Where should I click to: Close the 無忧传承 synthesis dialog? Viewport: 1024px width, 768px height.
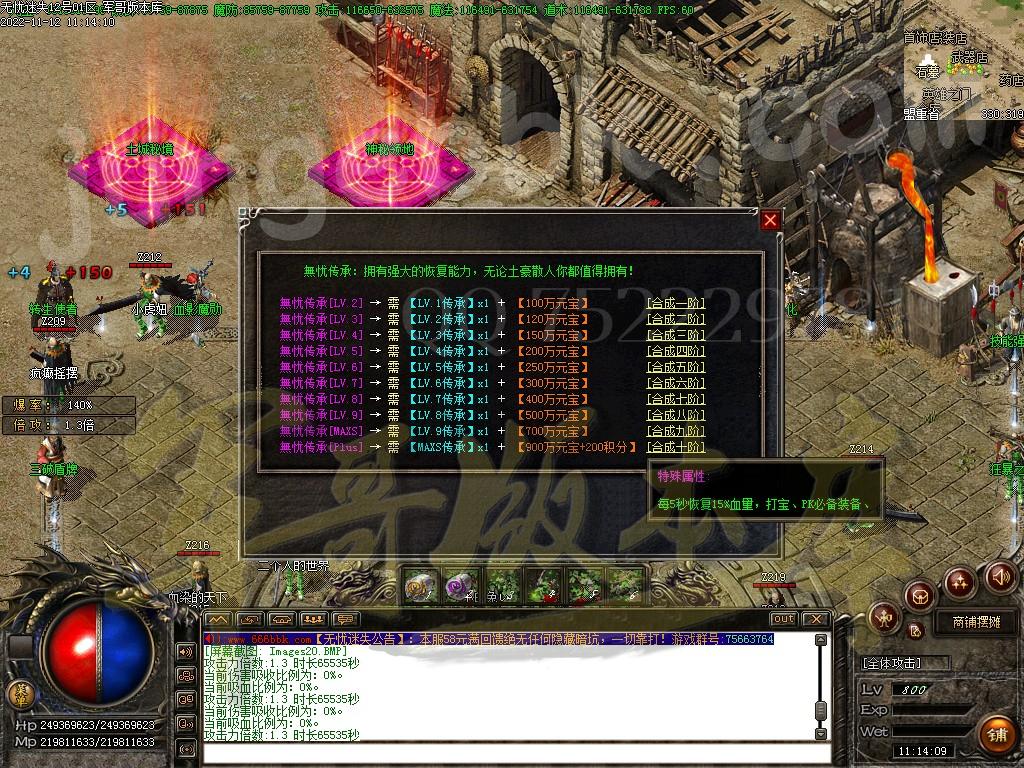click(x=769, y=221)
